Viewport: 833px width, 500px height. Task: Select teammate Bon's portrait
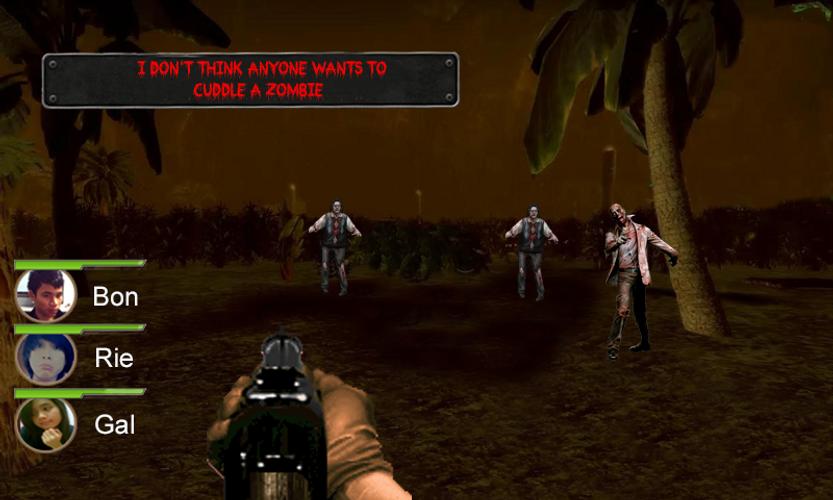pos(46,296)
